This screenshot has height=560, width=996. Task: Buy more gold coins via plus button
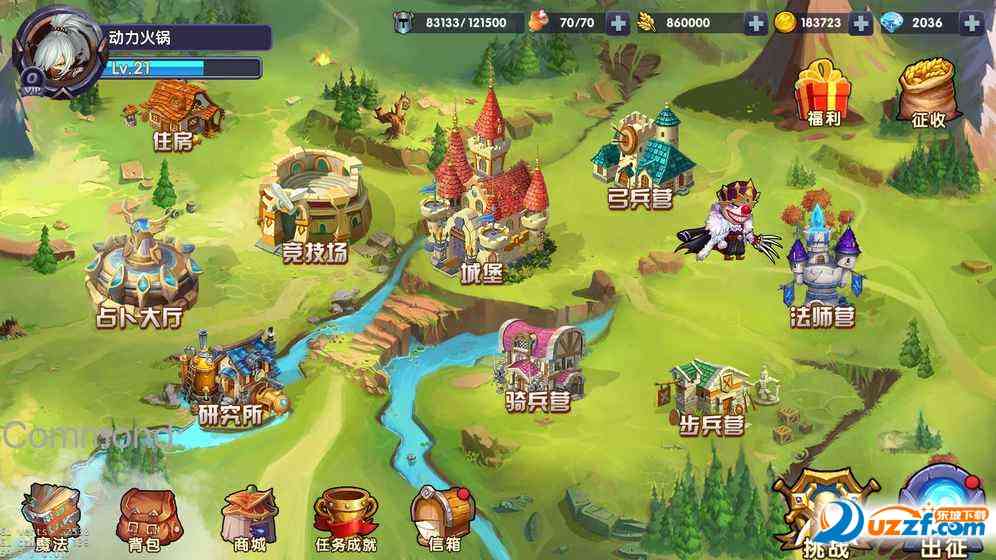pyautogui.click(x=860, y=23)
